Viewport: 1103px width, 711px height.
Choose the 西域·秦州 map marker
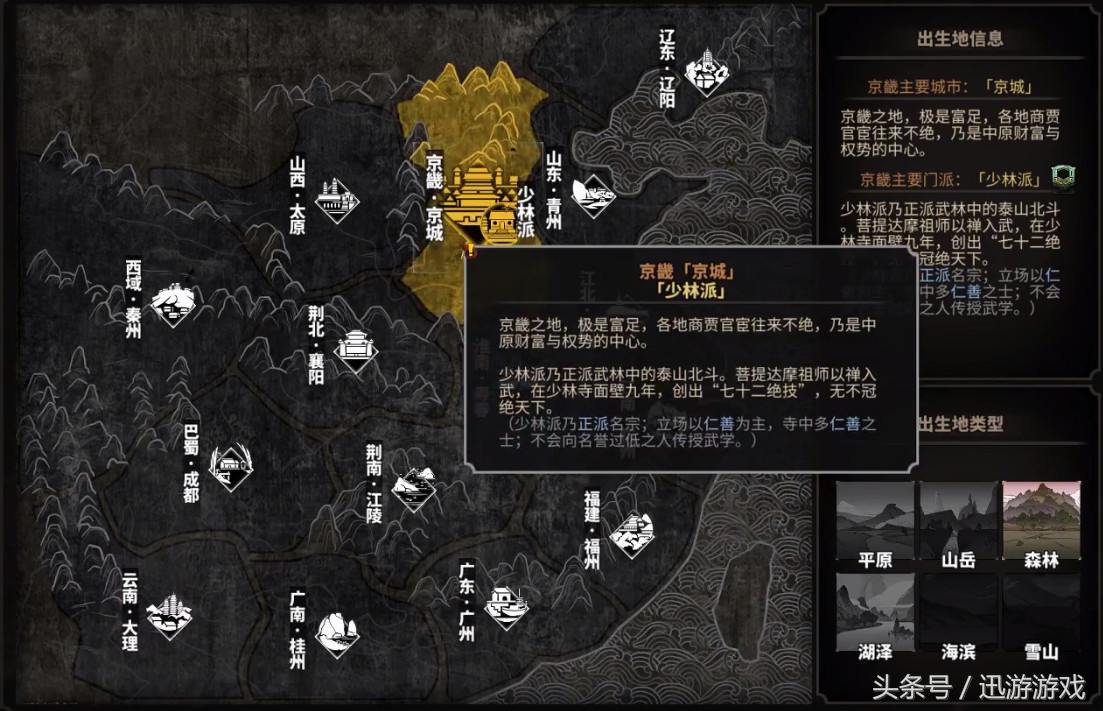pyautogui.click(x=174, y=304)
